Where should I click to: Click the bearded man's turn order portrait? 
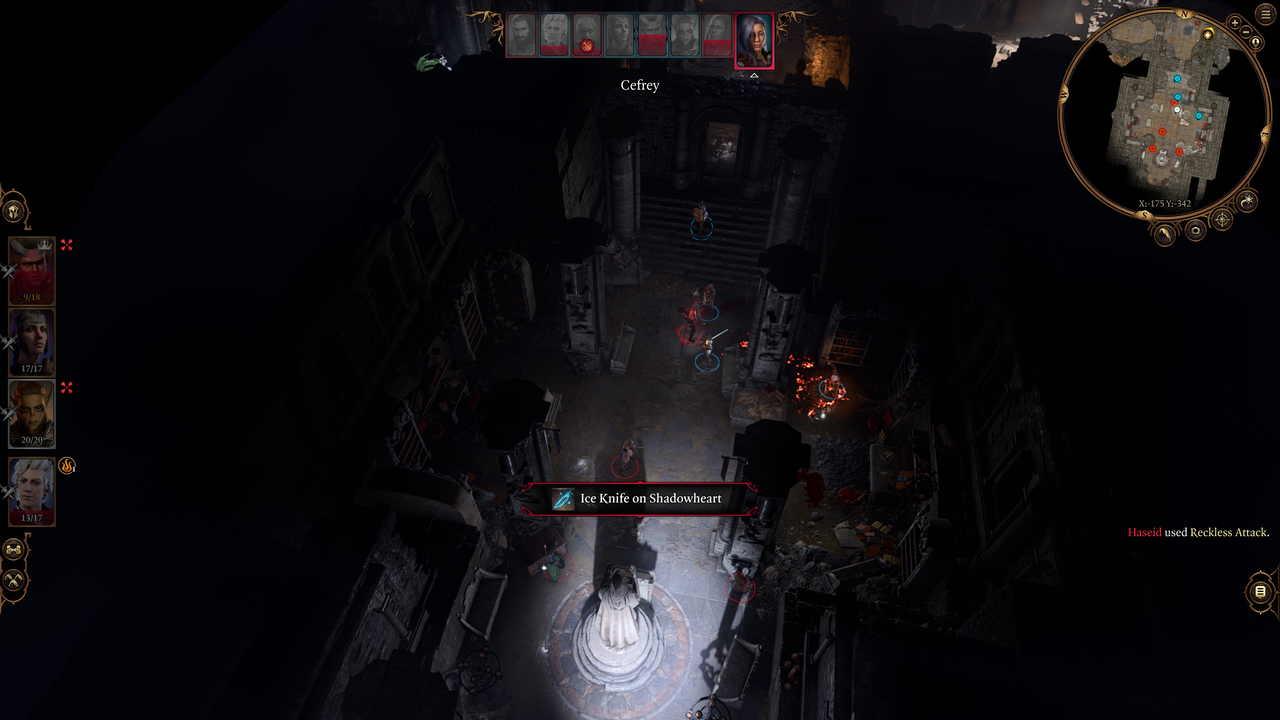pos(521,35)
